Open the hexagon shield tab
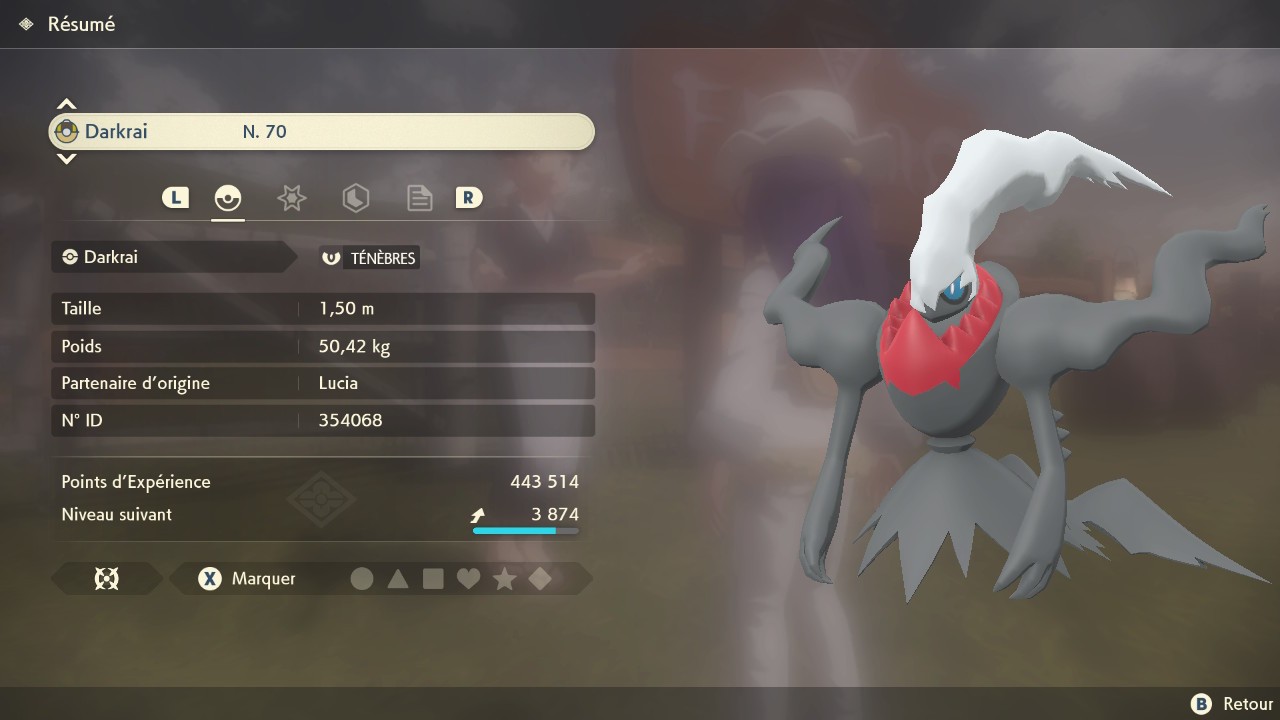1280x720 pixels. tap(355, 198)
